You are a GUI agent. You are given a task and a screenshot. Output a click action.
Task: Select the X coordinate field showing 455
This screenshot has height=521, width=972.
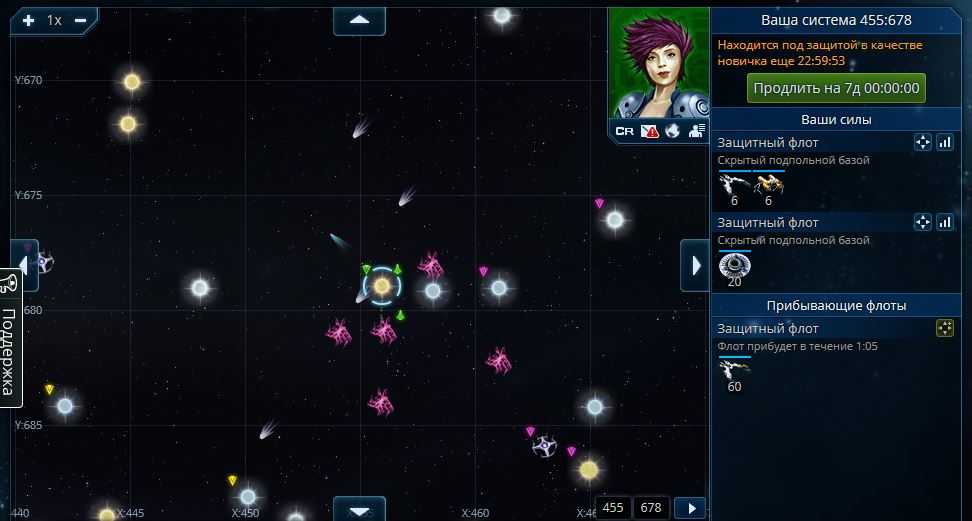point(613,507)
